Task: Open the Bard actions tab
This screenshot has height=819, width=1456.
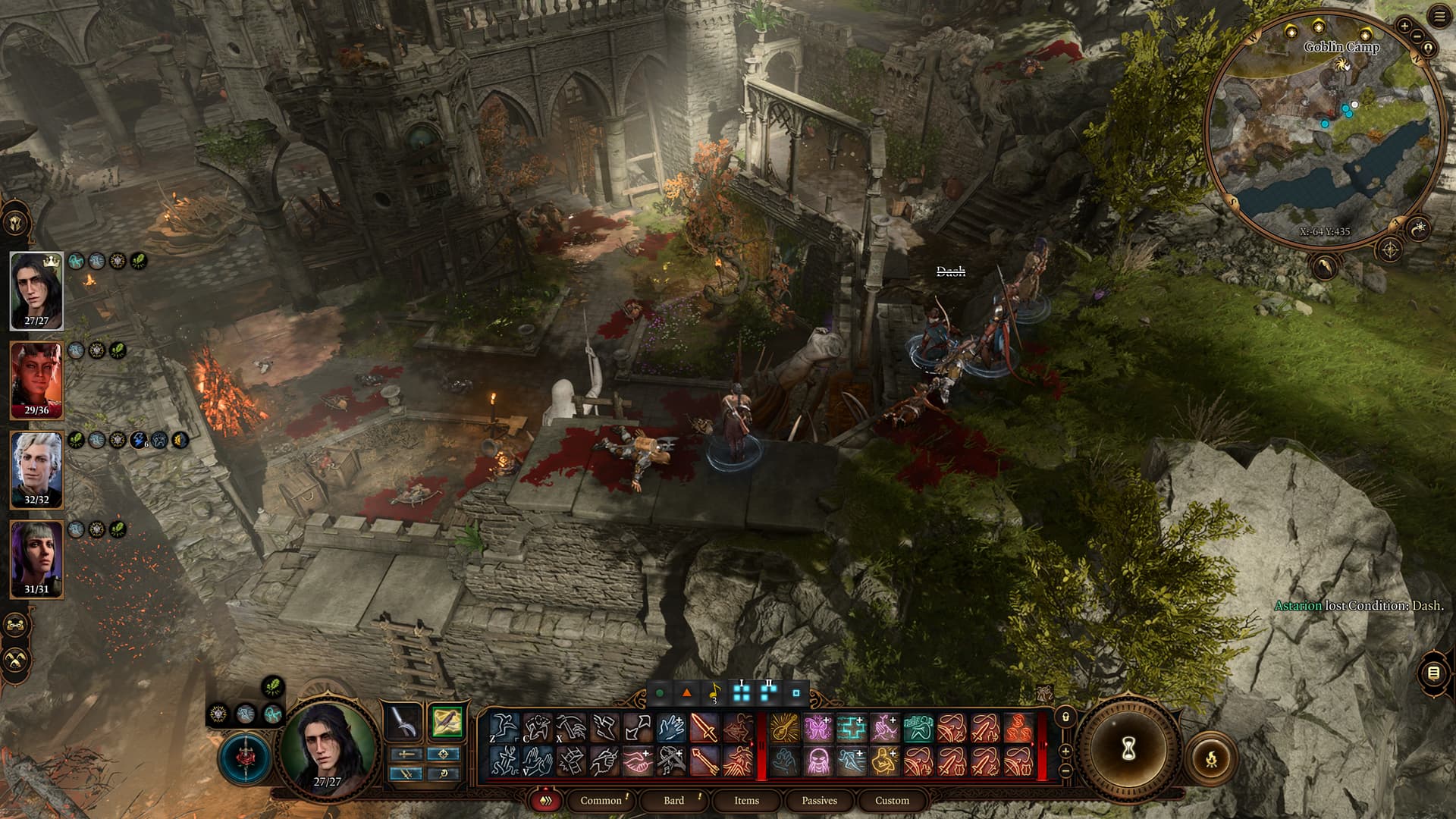Action: pos(673,800)
